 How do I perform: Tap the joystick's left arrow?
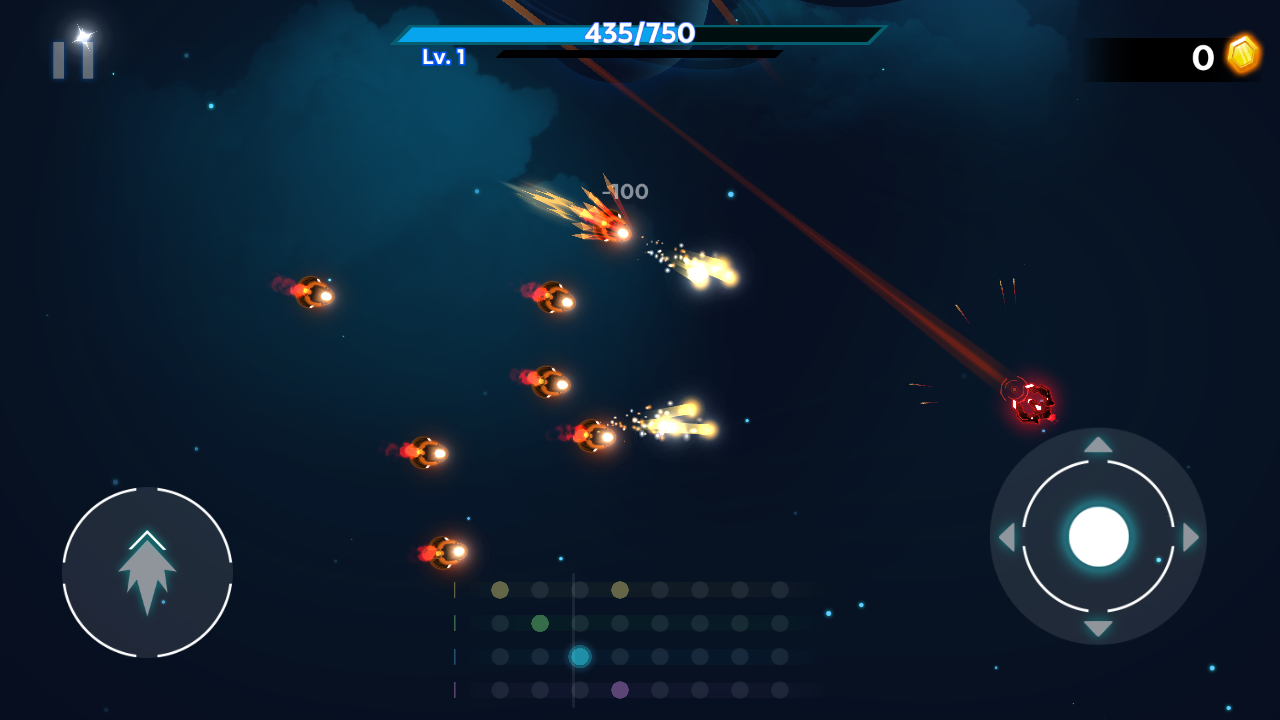[x=1007, y=537]
